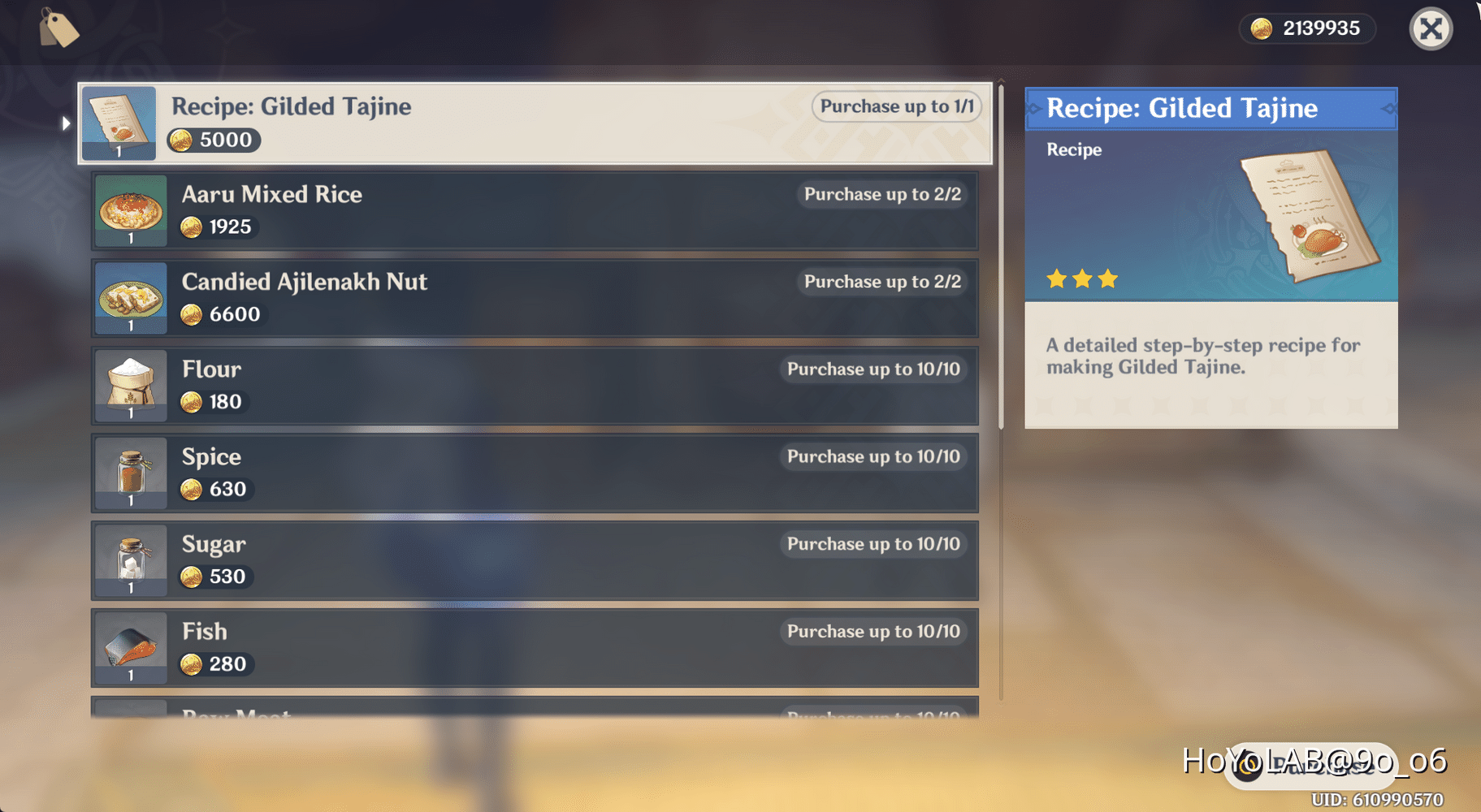This screenshot has height=812, width=1481.
Task: Click the Fish fillet icon
Action: pos(130,648)
